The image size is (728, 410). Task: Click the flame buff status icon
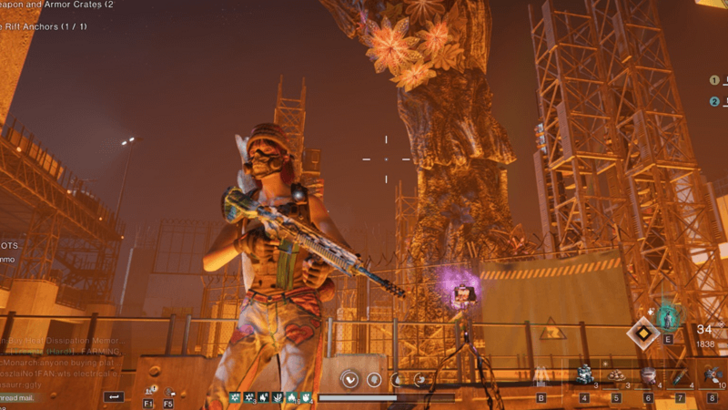[291, 397]
